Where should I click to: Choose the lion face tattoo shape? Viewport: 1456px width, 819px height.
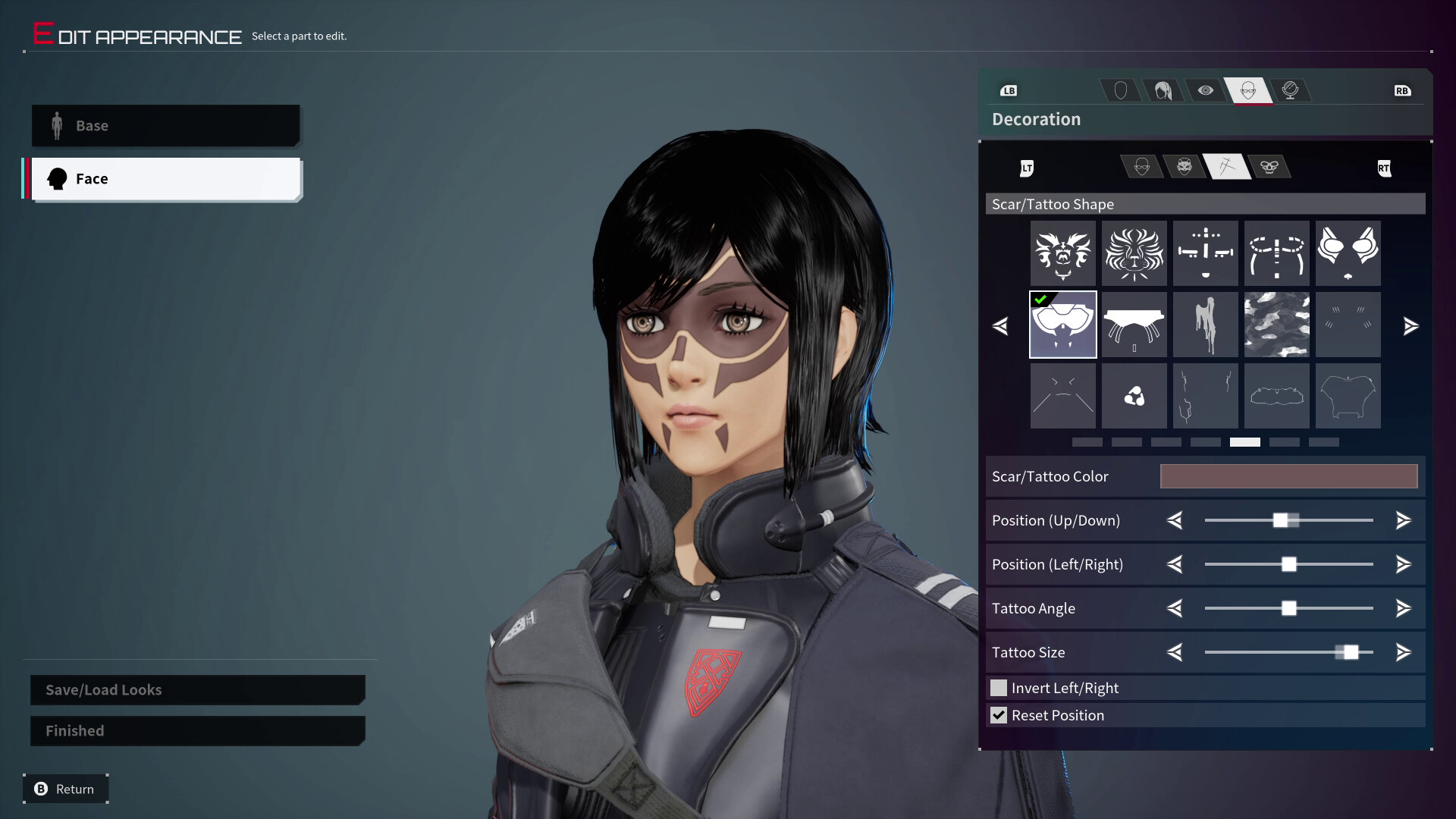[x=1134, y=253]
